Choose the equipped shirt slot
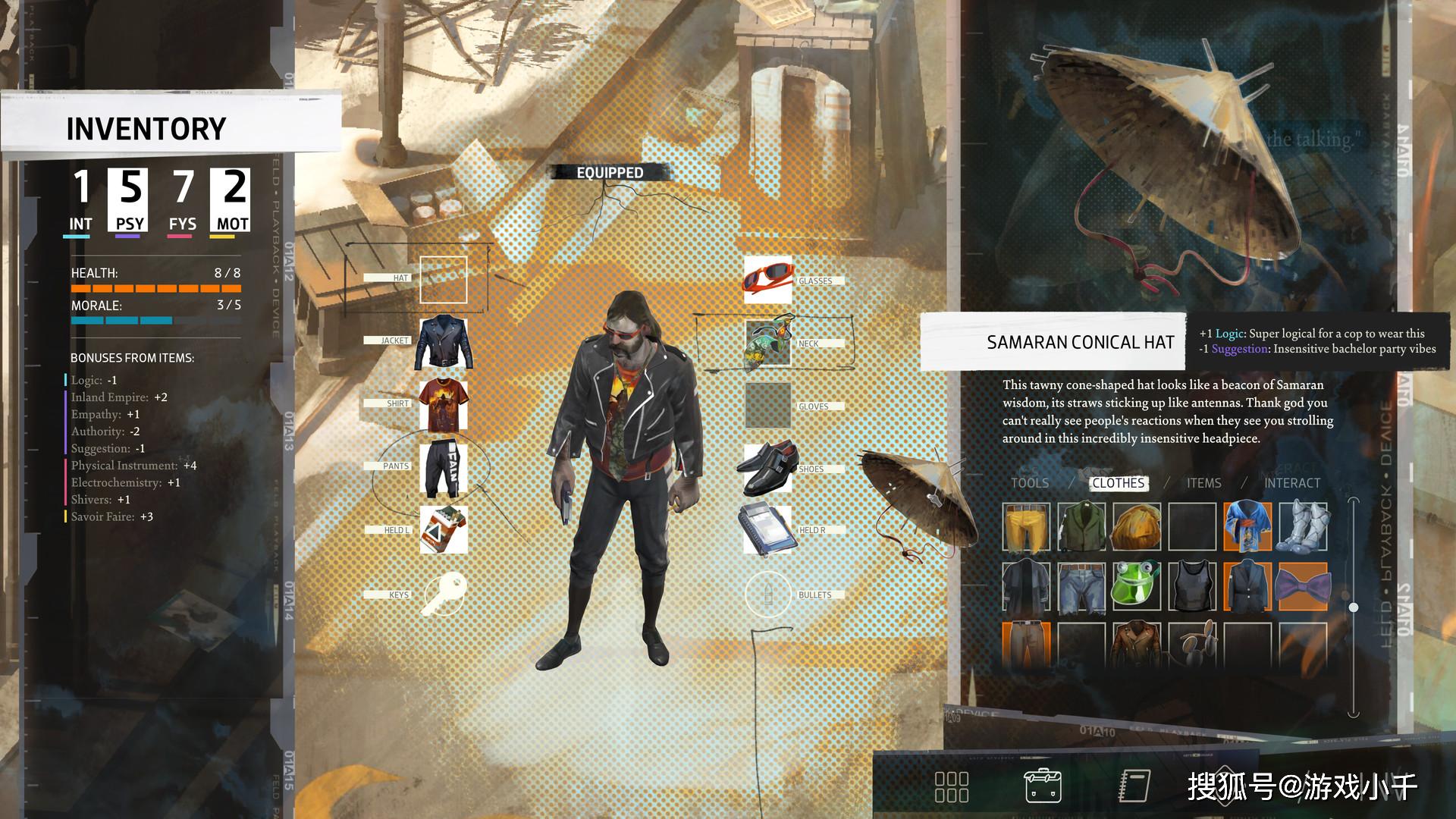Screen dimensions: 1456x819 444,405
